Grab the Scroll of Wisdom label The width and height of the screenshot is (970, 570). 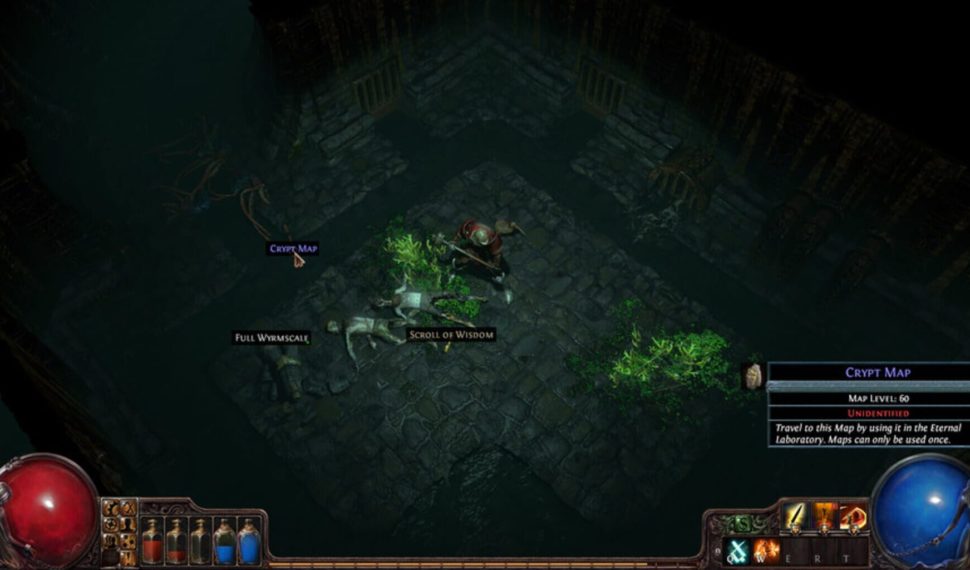point(451,334)
